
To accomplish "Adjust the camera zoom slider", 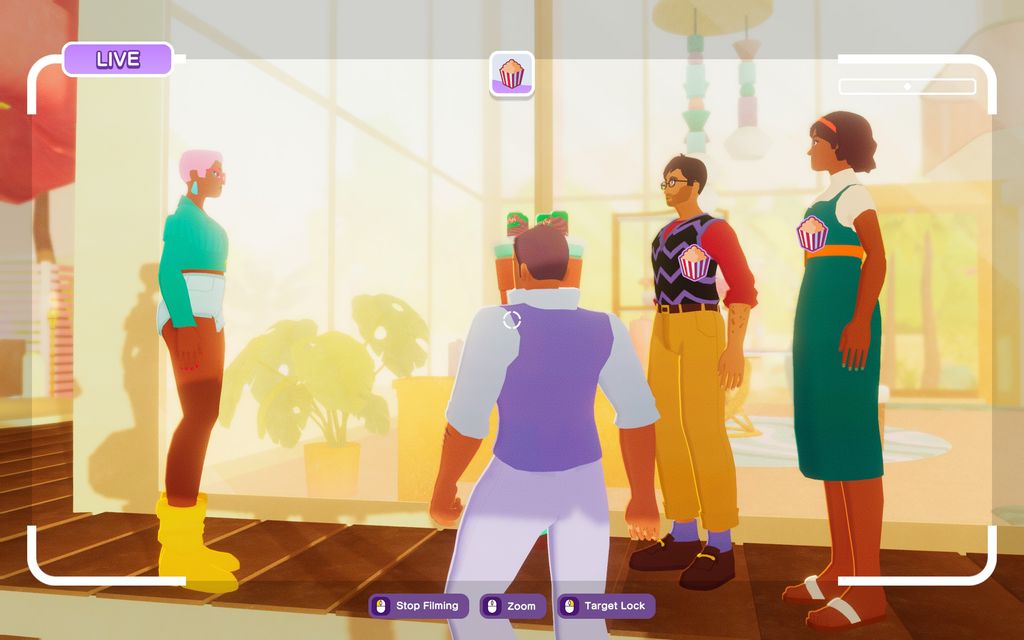I will pos(907,87).
